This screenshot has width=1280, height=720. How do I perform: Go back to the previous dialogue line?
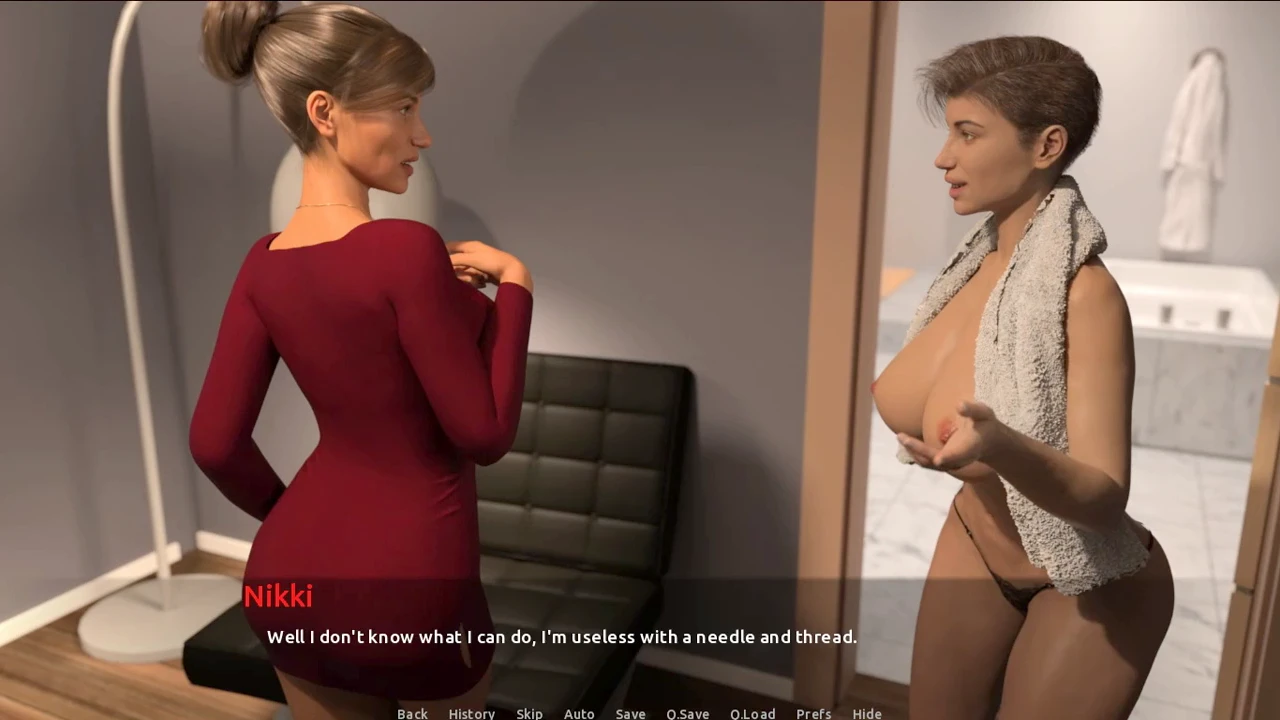pos(412,713)
